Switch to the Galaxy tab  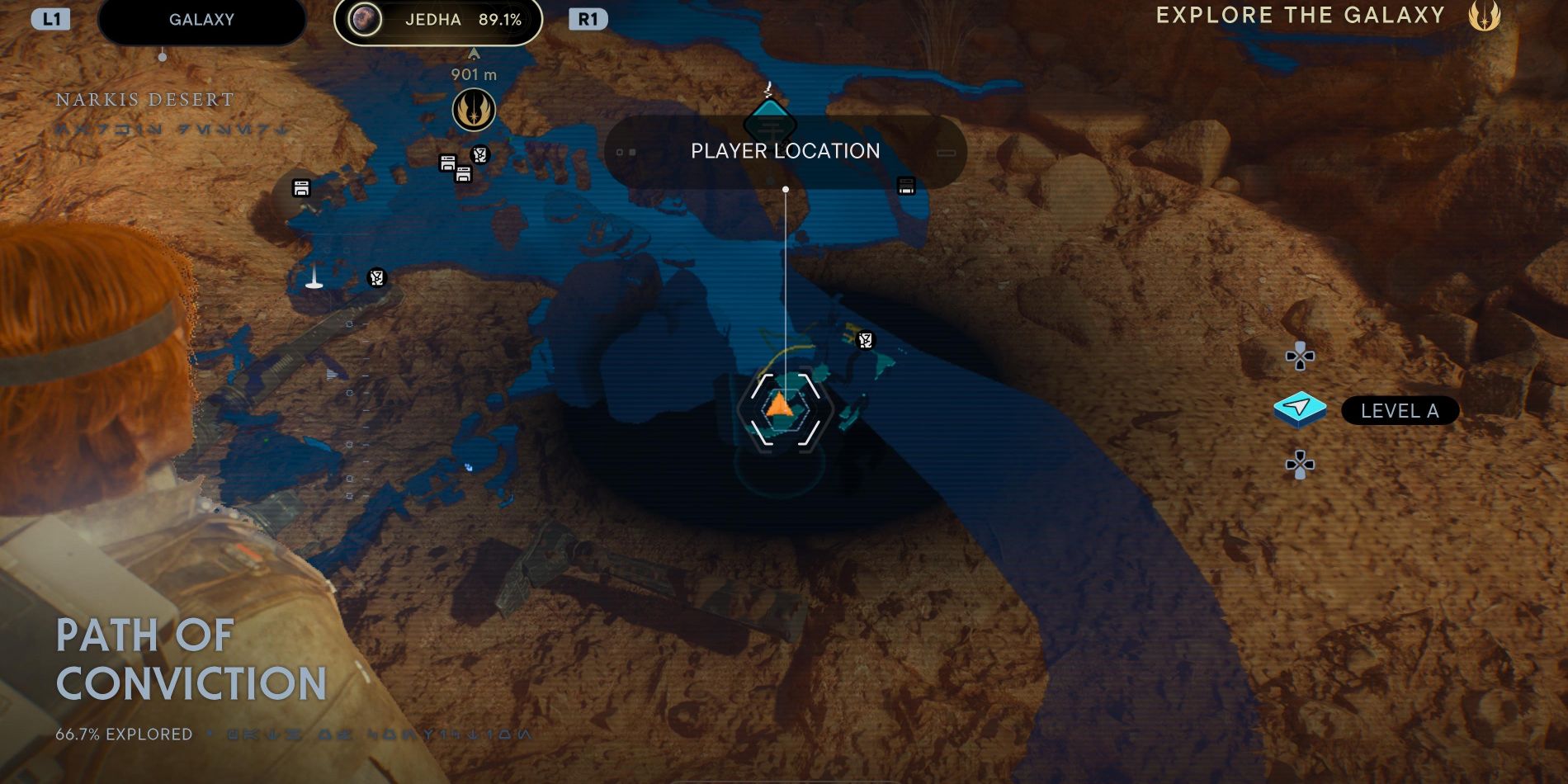click(x=201, y=20)
